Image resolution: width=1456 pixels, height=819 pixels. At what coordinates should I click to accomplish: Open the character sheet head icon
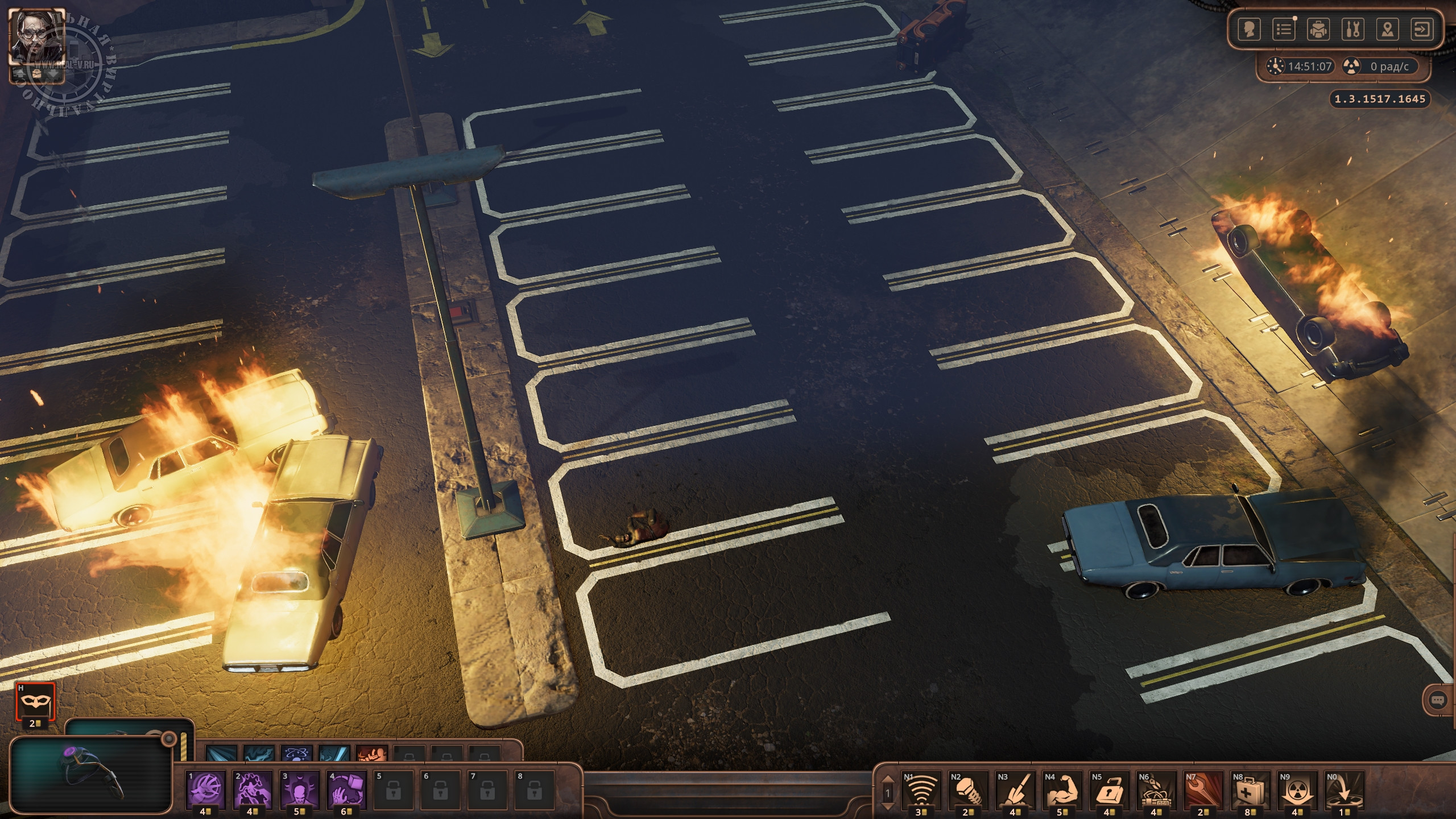[1250, 30]
